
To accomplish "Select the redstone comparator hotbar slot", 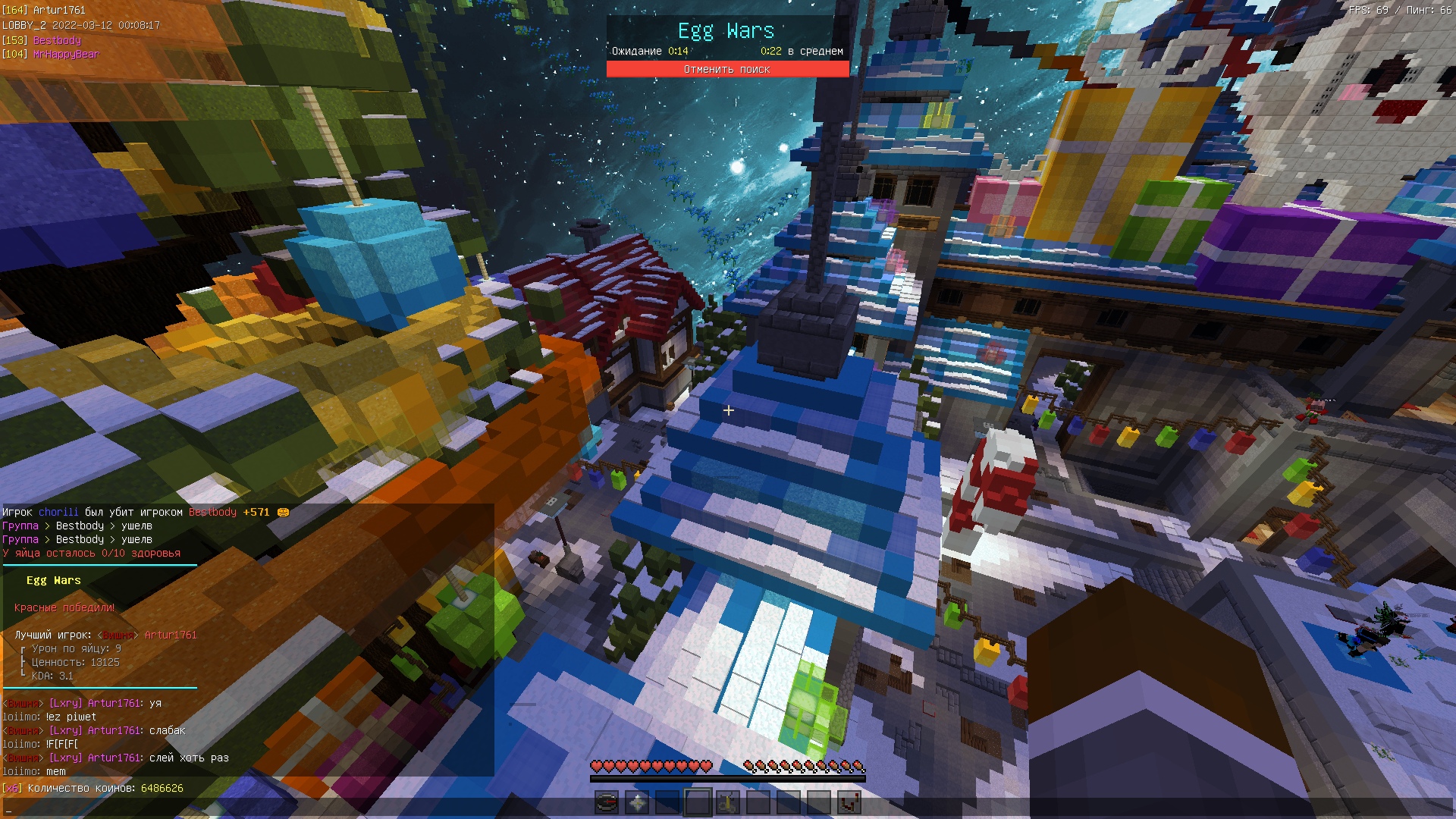I will [x=849, y=802].
